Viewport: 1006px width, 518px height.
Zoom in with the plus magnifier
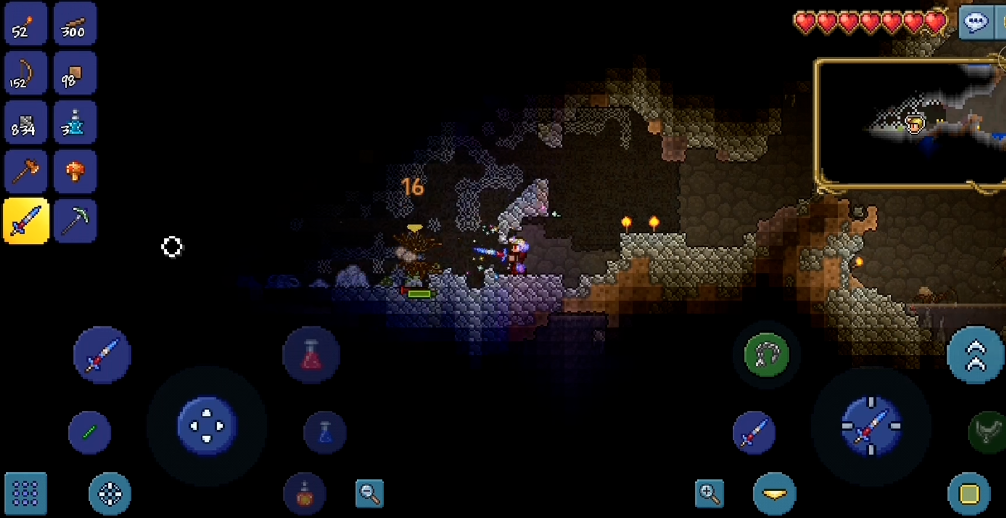[x=710, y=492]
